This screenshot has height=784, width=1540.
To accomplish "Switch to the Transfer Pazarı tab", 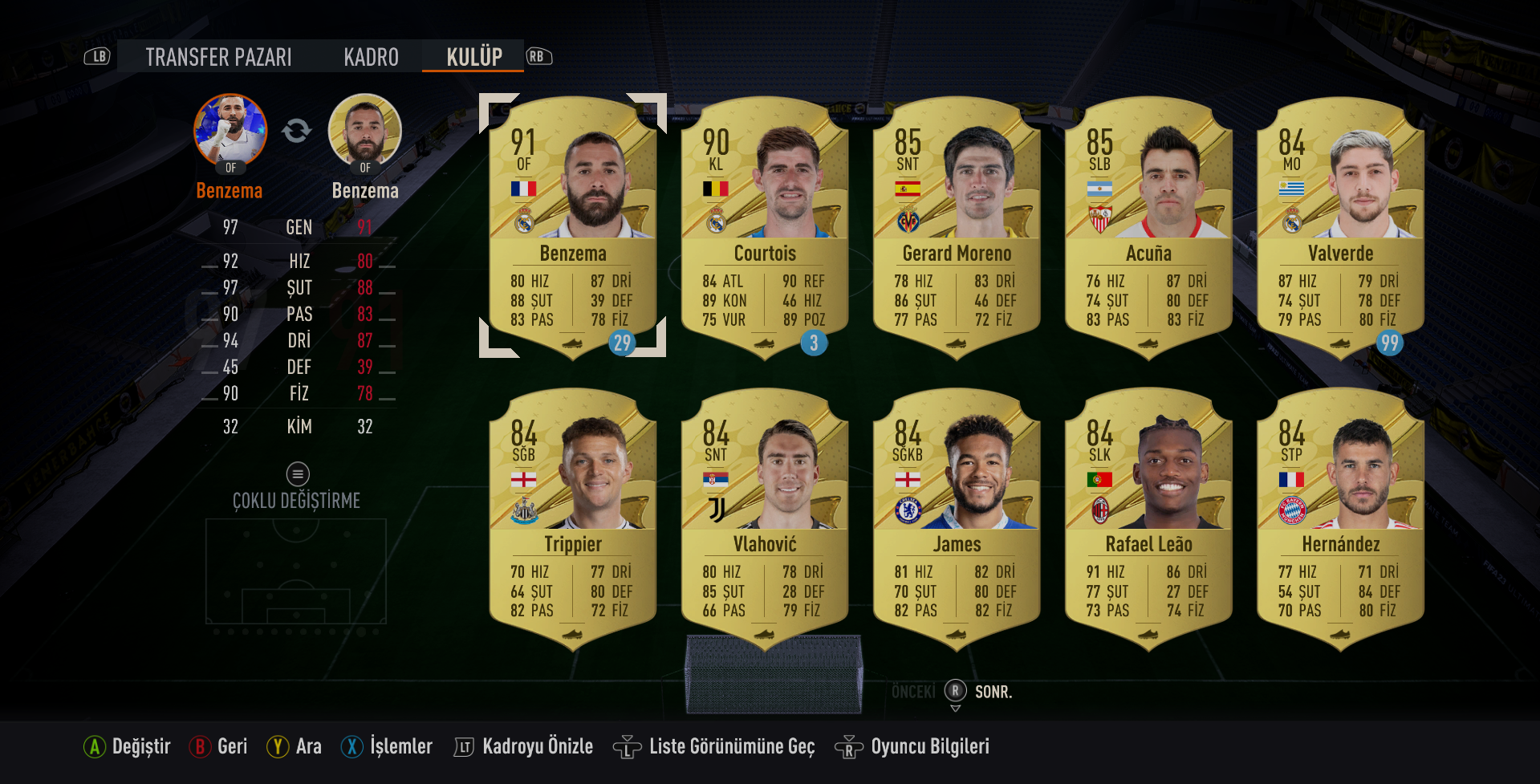I will point(218,57).
